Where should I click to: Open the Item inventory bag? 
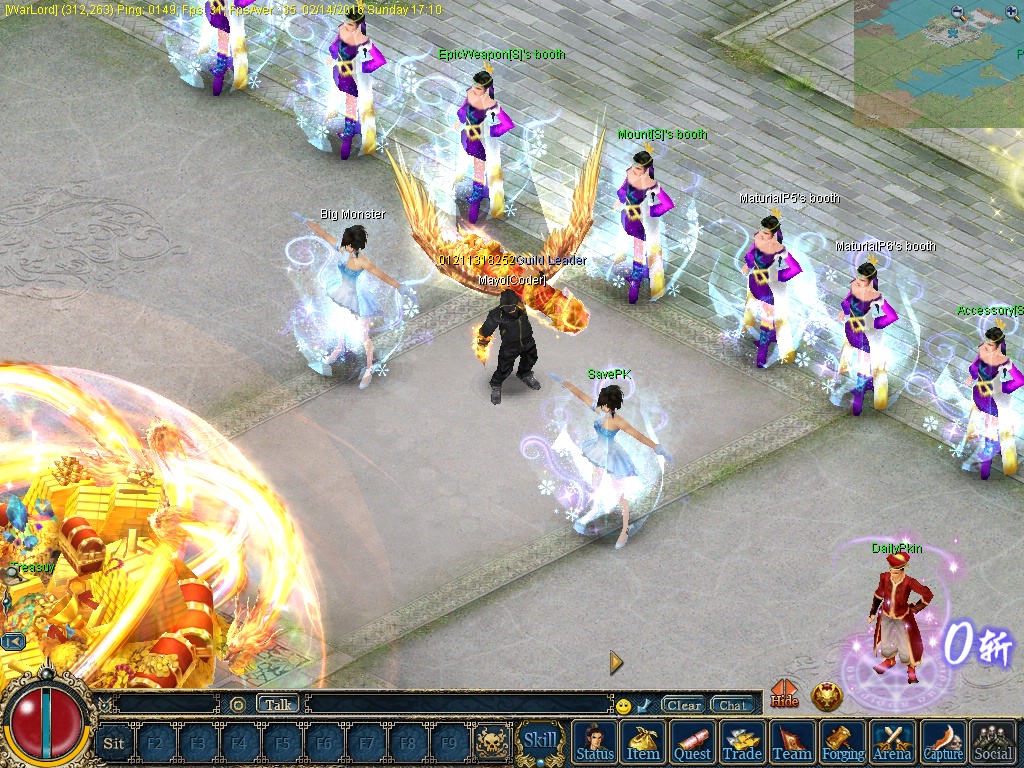[643, 742]
